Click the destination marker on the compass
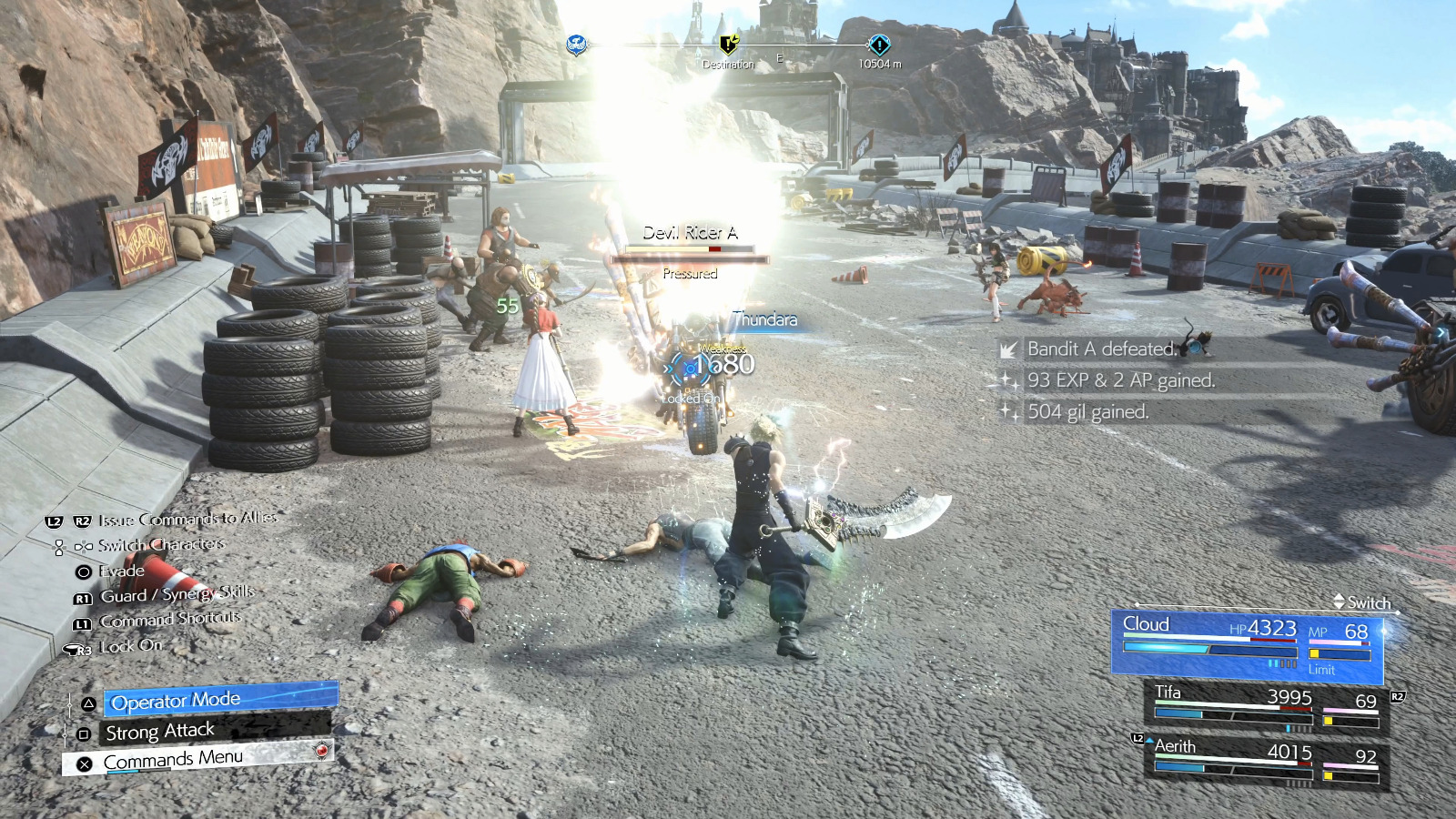Image resolution: width=1456 pixels, height=819 pixels. (728, 45)
